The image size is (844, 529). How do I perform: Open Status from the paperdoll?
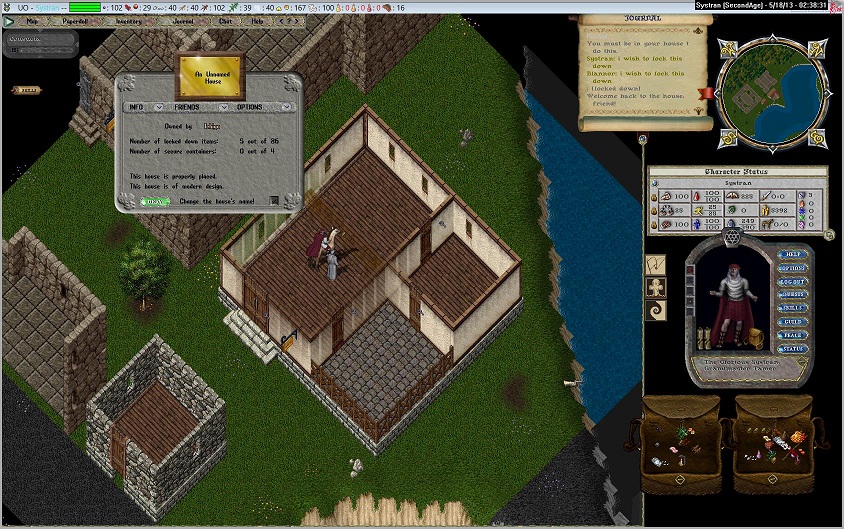[792, 349]
